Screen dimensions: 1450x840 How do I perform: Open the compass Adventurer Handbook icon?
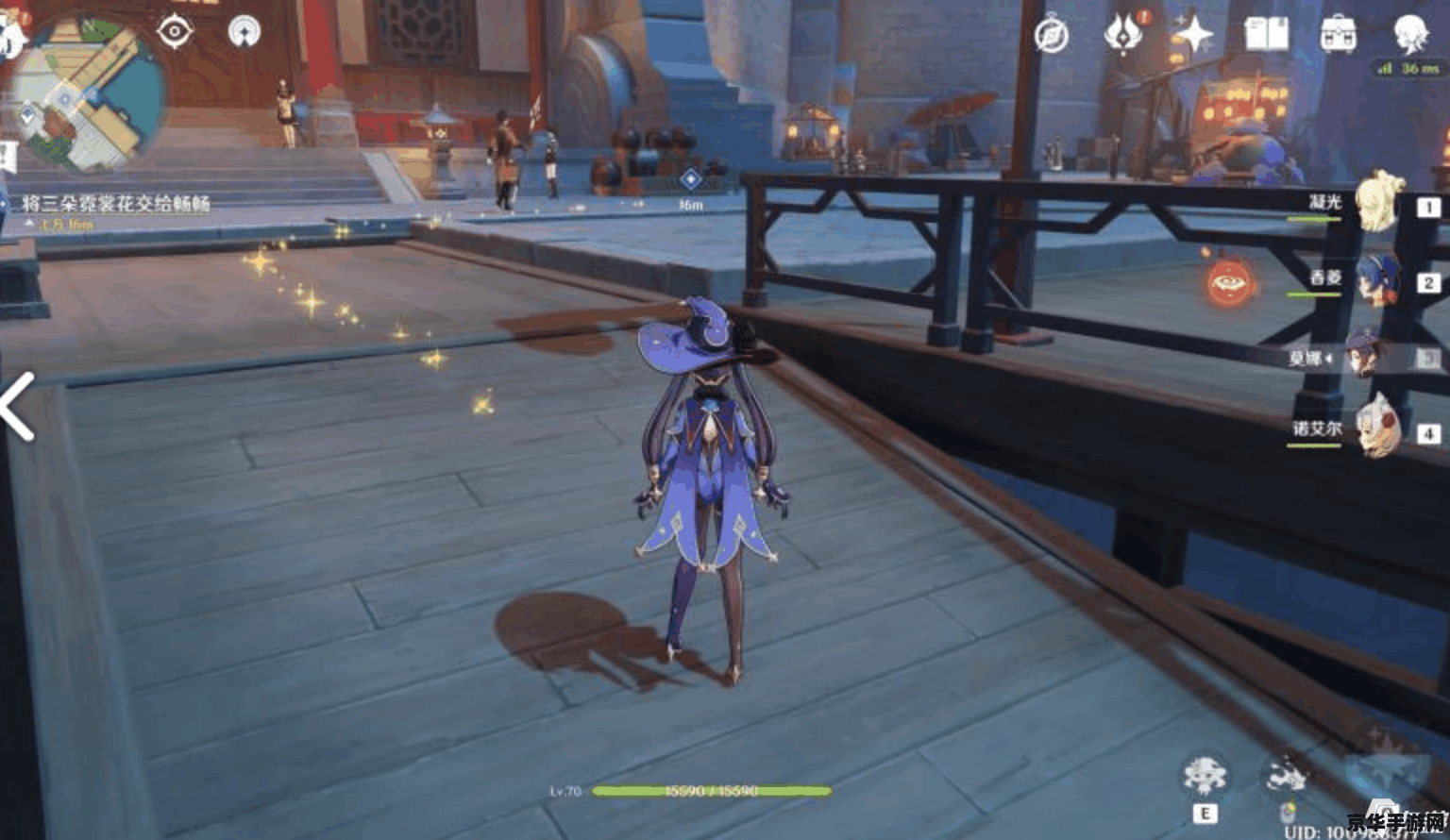[x=1051, y=36]
